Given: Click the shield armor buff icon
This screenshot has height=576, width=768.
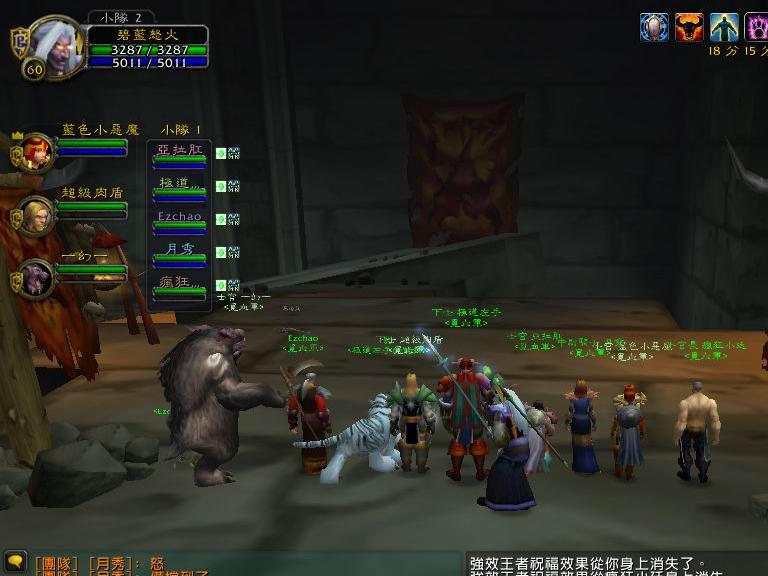Looking at the screenshot, I should (x=654, y=27).
